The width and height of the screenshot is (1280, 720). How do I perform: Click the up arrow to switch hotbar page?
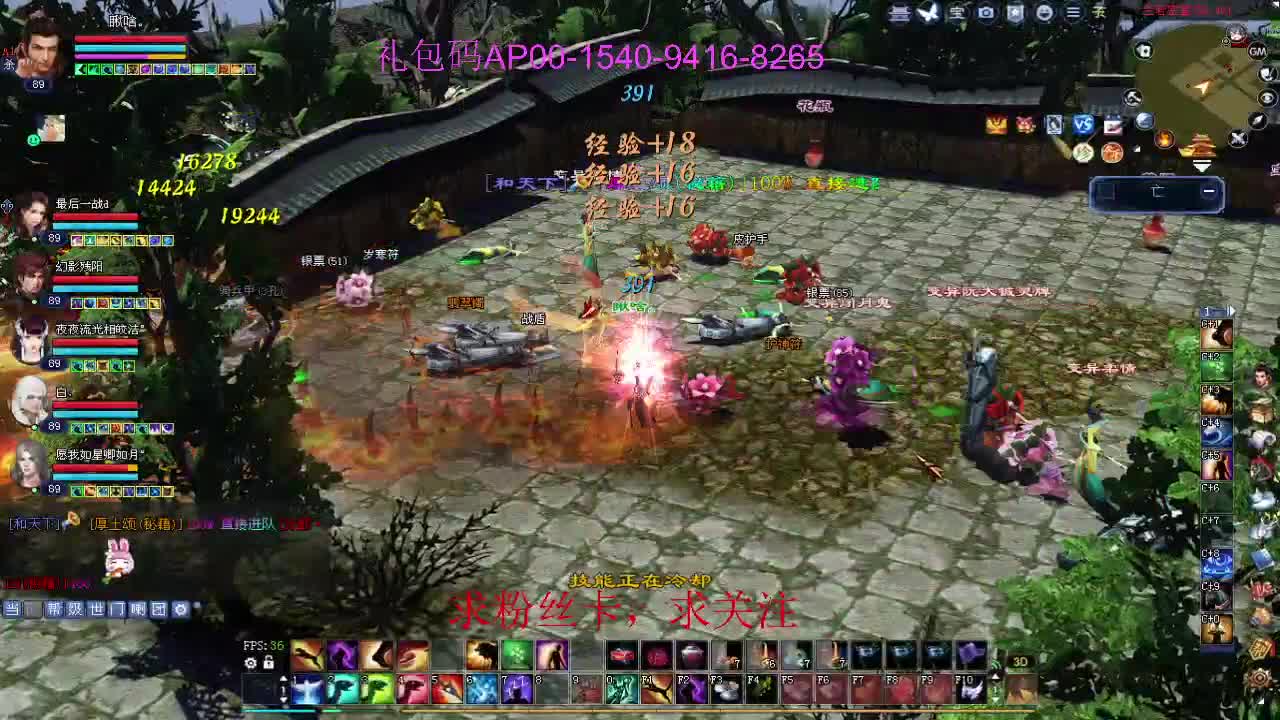coord(283,679)
